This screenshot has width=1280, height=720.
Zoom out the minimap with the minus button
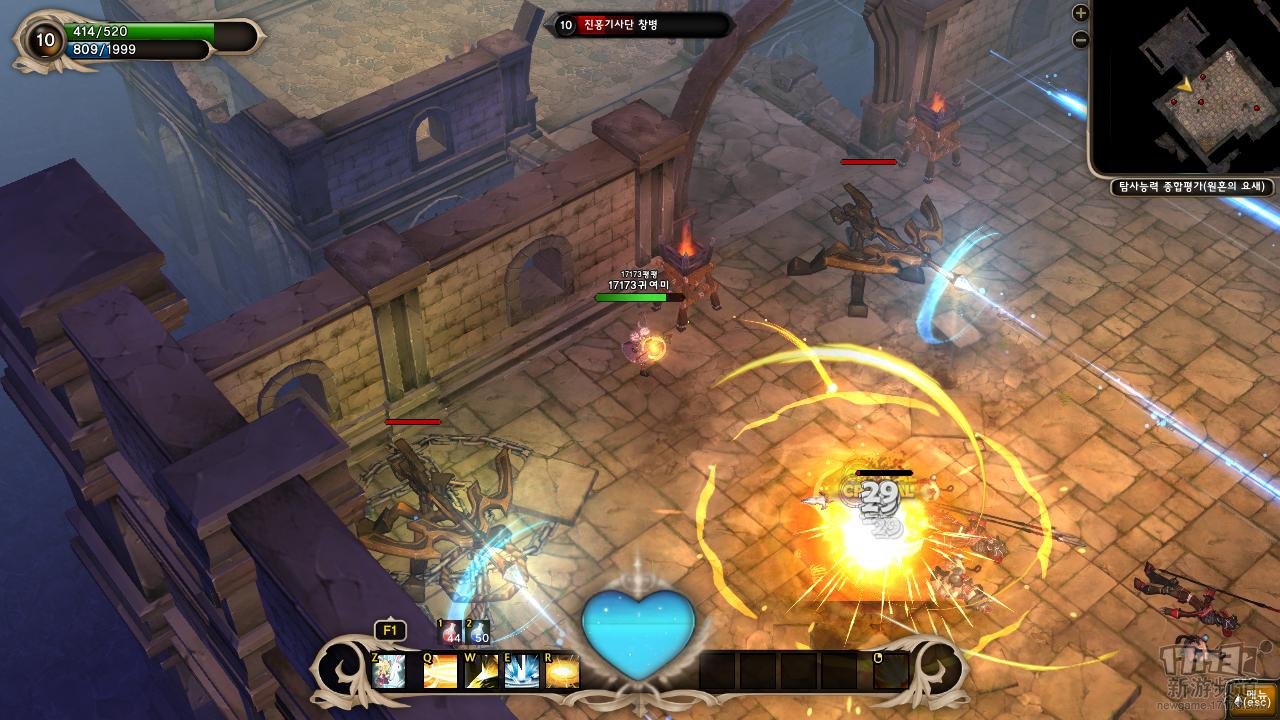pyautogui.click(x=1080, y=40)
